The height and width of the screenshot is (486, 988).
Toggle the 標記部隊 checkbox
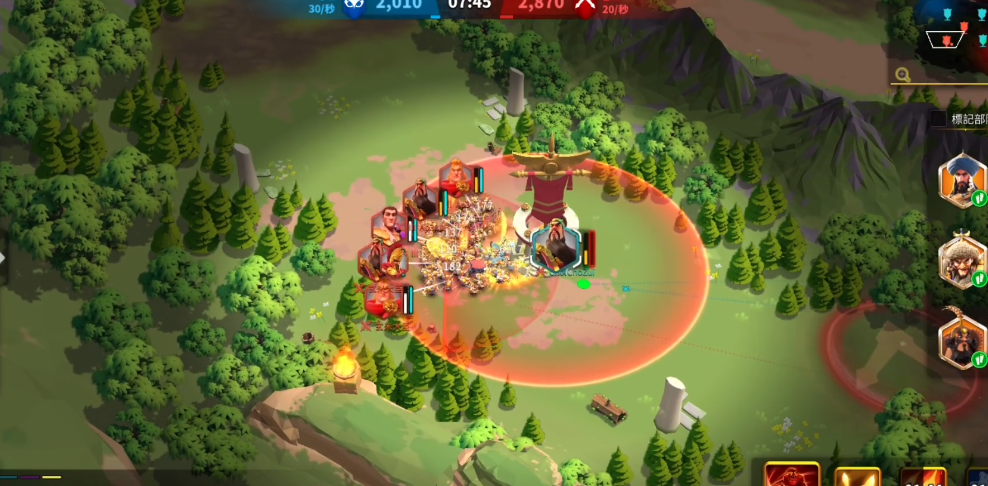(938, 119)
